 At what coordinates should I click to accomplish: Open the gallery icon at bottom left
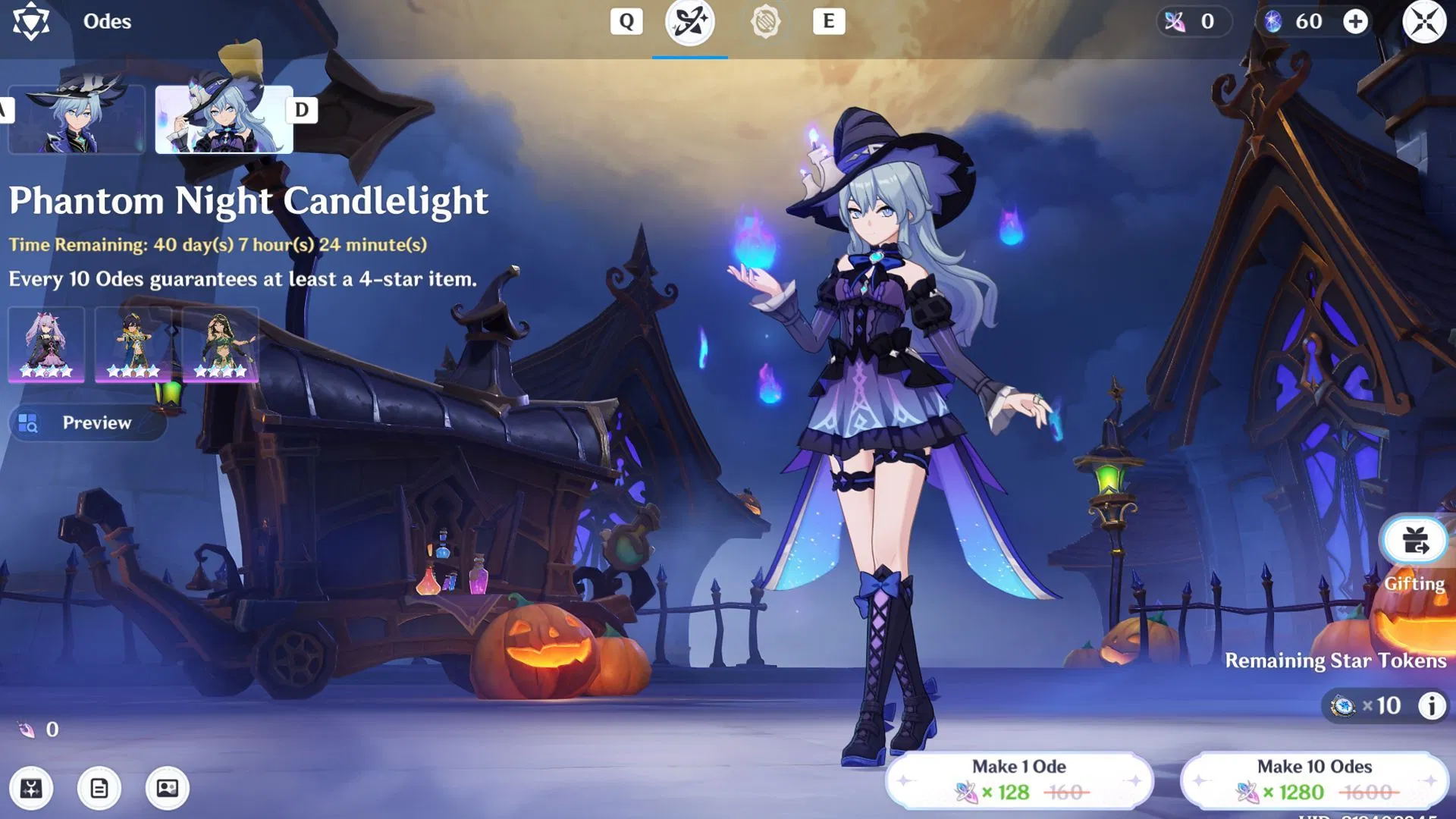[x=167, y=789]
